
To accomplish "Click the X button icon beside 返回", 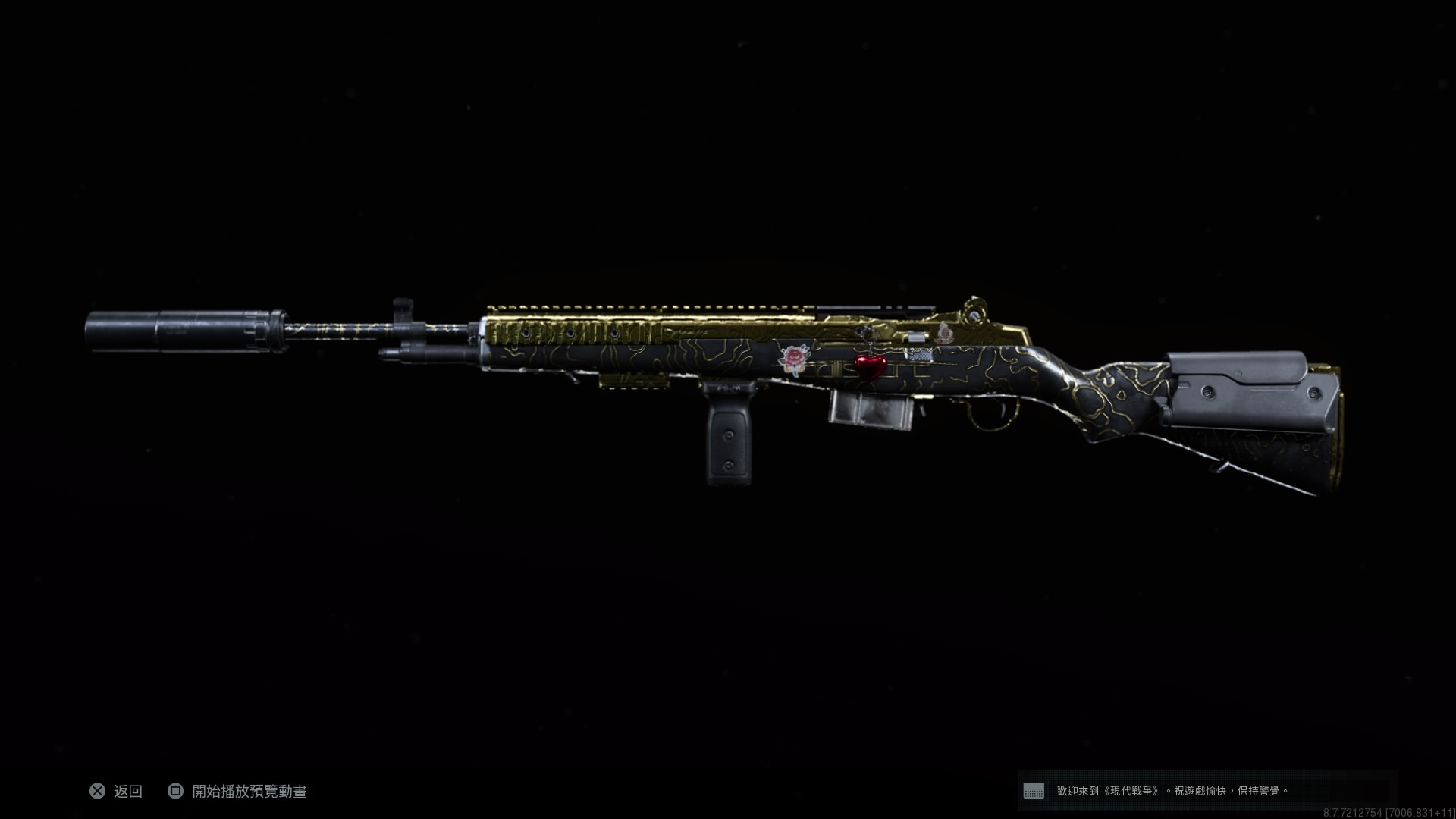I will (x=97, y=792).
